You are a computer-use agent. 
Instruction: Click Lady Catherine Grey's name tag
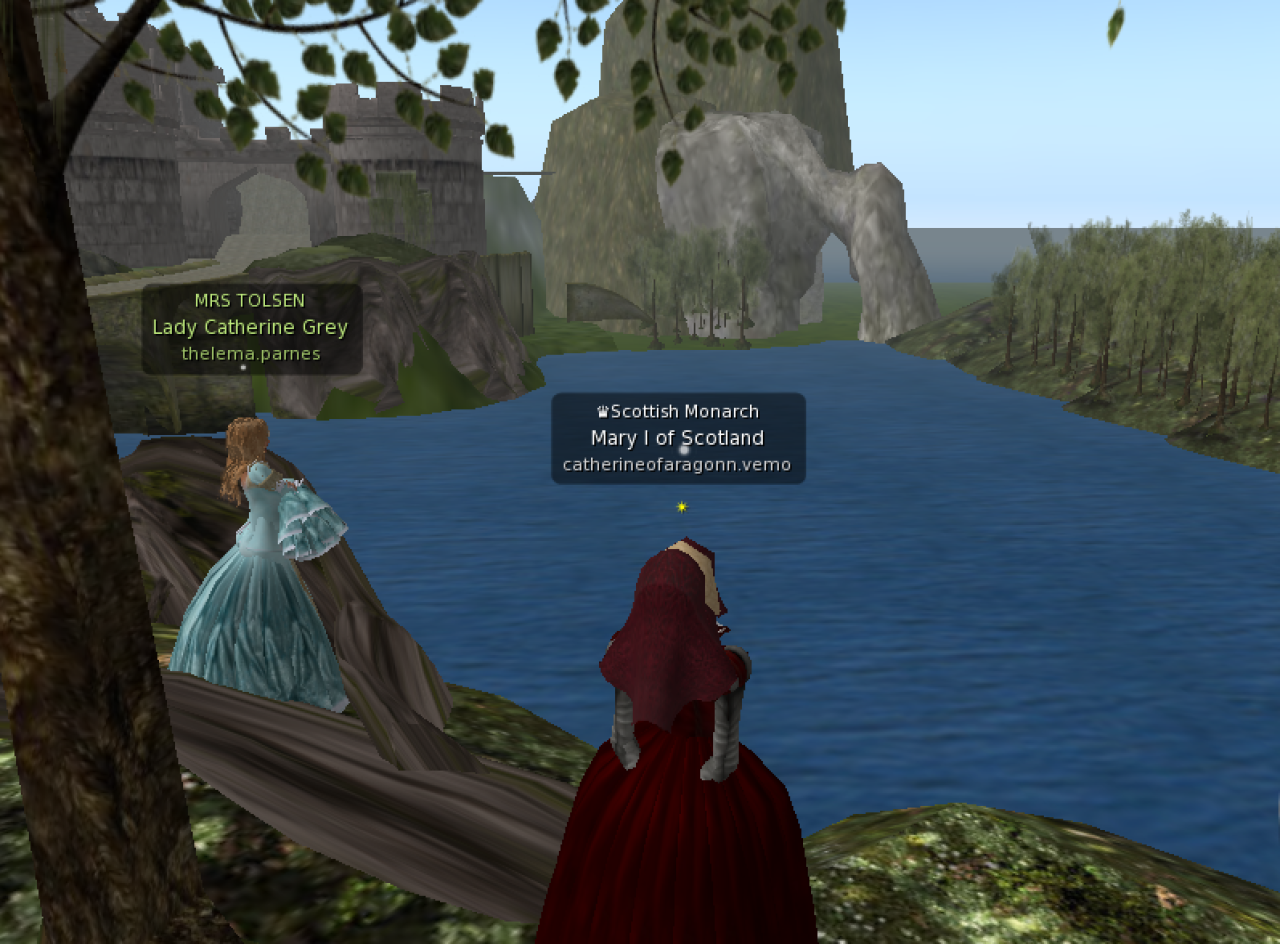click(x=251, y=328)
